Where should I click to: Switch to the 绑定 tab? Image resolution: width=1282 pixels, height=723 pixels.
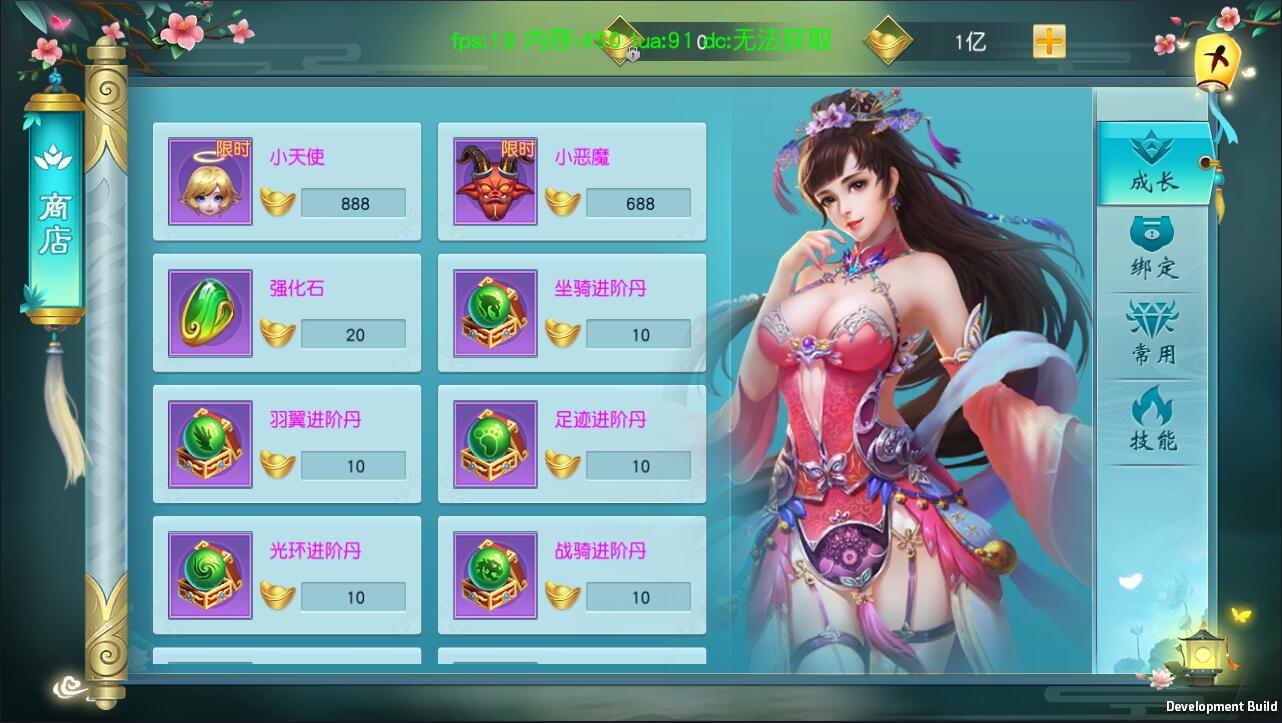click(1152, 245)
